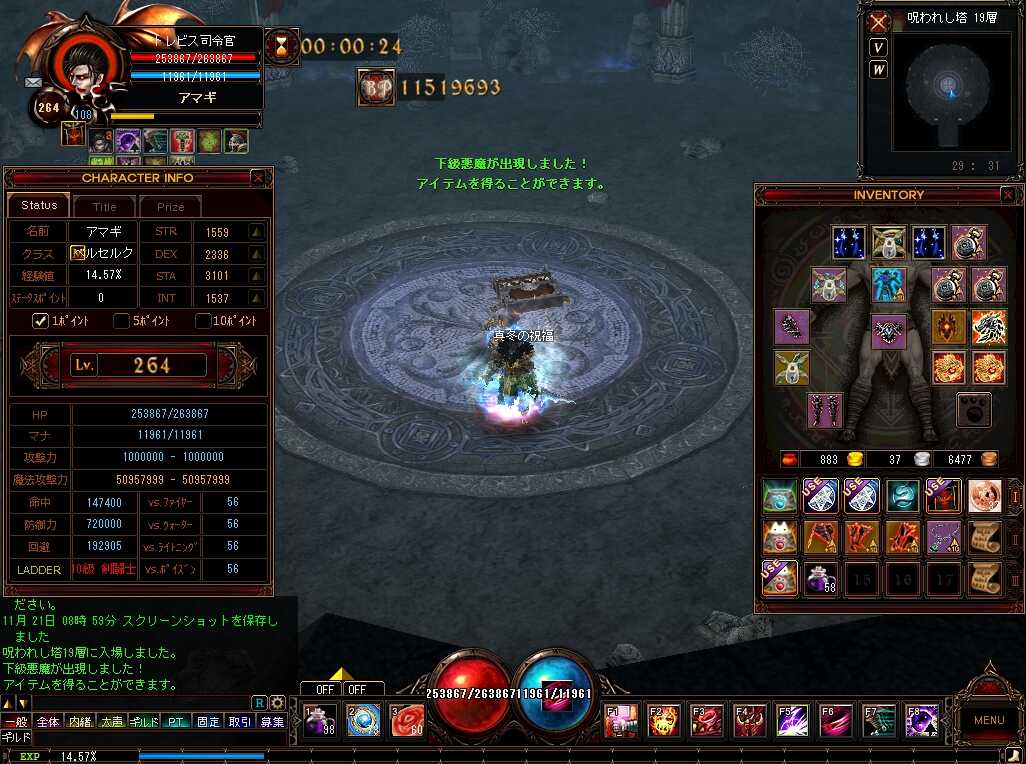Screen dimensions: 1026x764
Task: Close the Character Info window
Action: coord(258,178)
